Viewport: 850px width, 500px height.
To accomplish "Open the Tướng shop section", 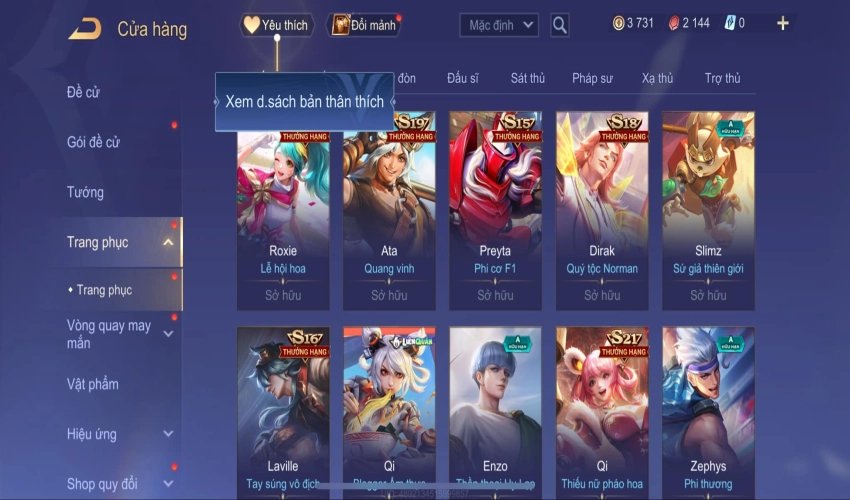I will click(x=85, y=192).
